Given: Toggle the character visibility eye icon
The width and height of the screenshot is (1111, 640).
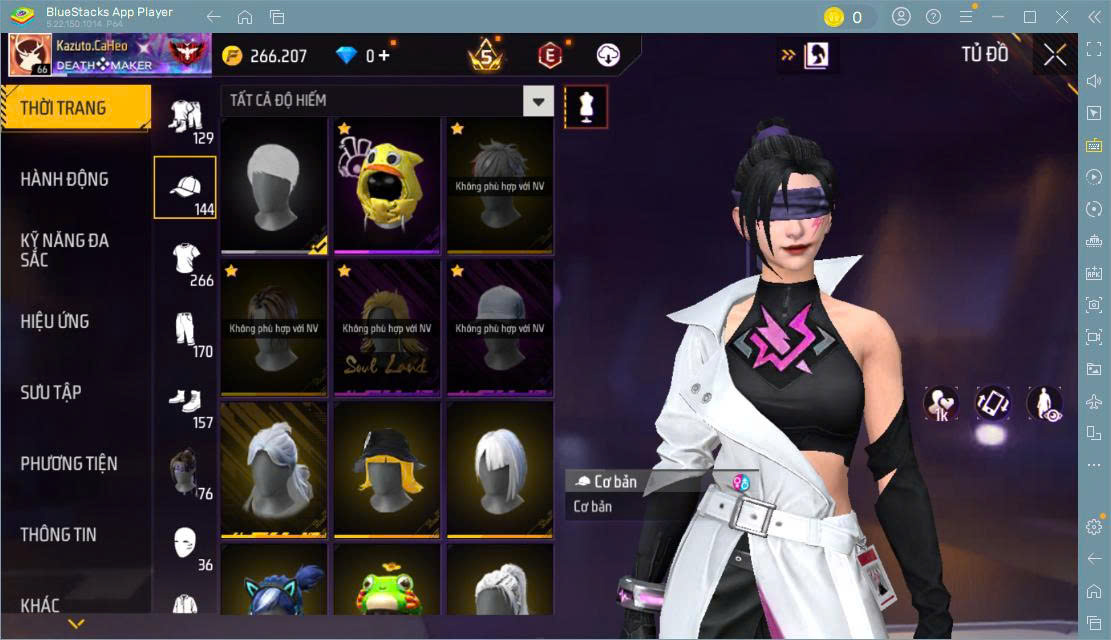Looking at the screenshot, I should point(1044,402).
